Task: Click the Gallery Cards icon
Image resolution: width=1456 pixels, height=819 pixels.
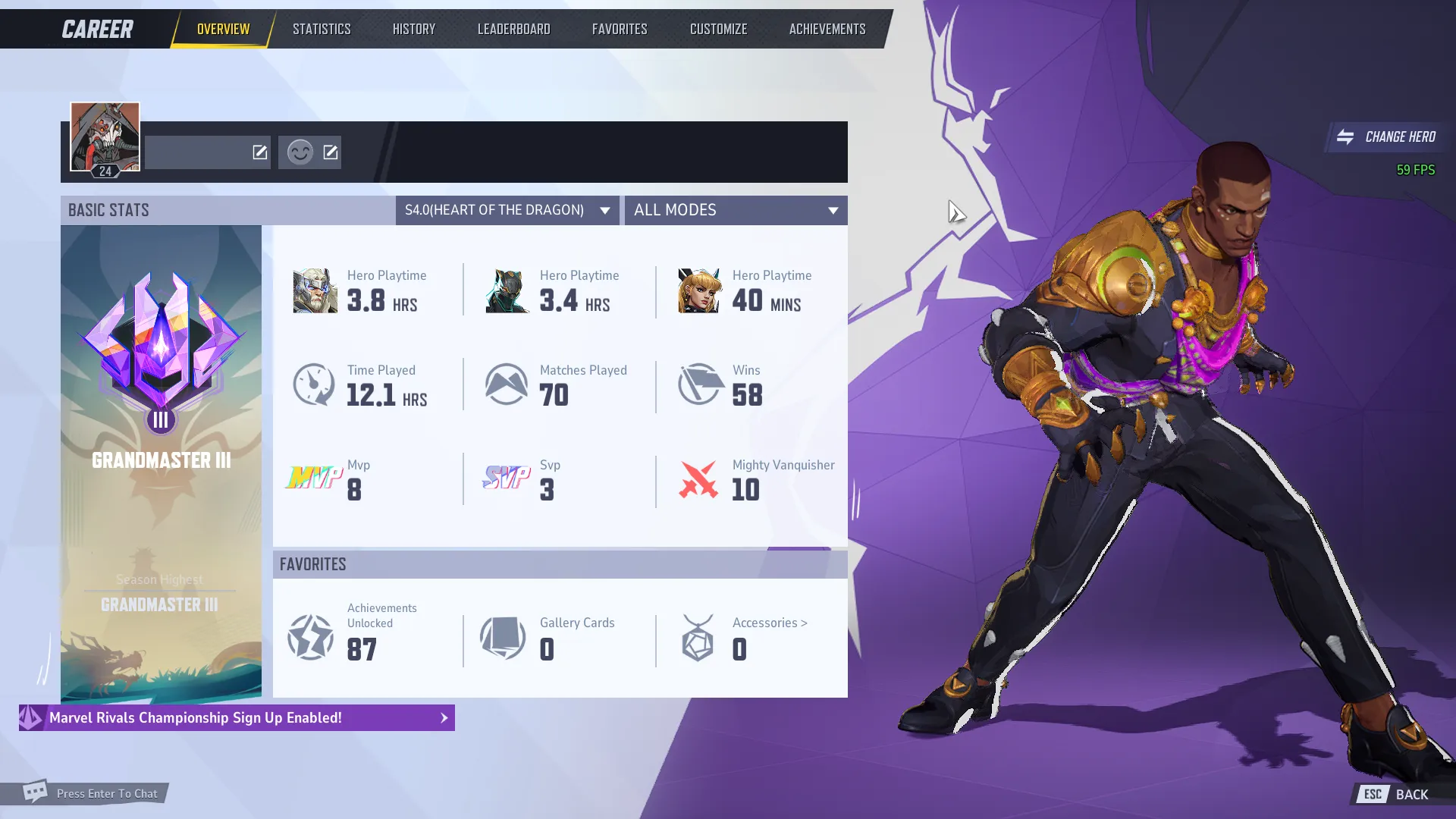Action: tap(502, 638)
